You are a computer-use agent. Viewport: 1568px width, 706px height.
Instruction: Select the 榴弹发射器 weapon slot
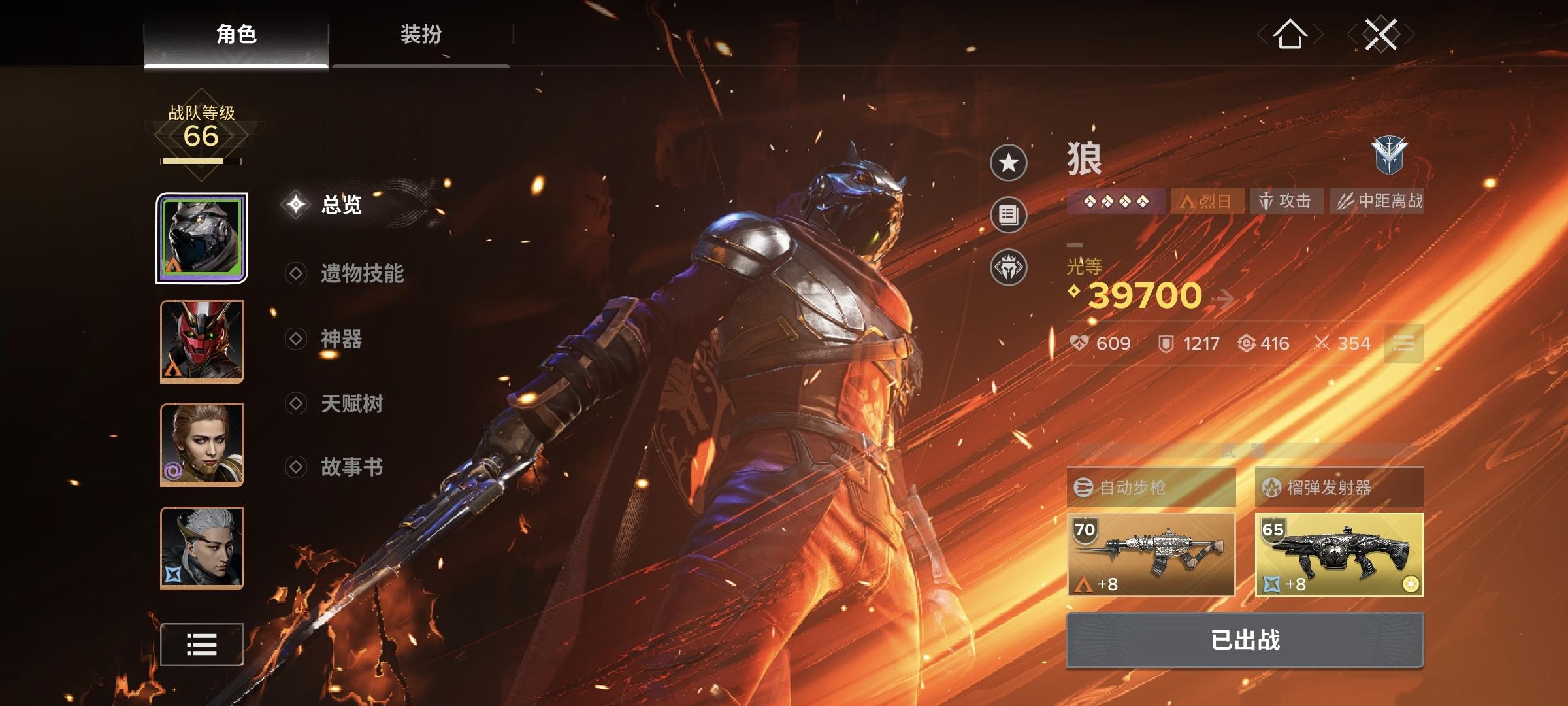(x=1339, y=554)
